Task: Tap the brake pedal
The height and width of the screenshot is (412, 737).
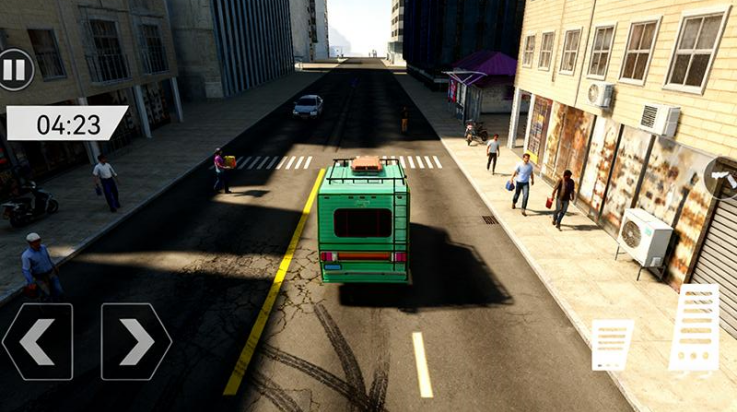Action: tap(611, 345)
